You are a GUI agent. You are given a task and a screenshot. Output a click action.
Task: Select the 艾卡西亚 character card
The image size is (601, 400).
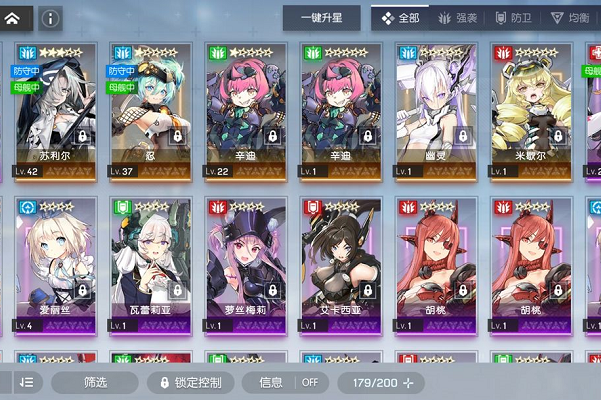339,265
